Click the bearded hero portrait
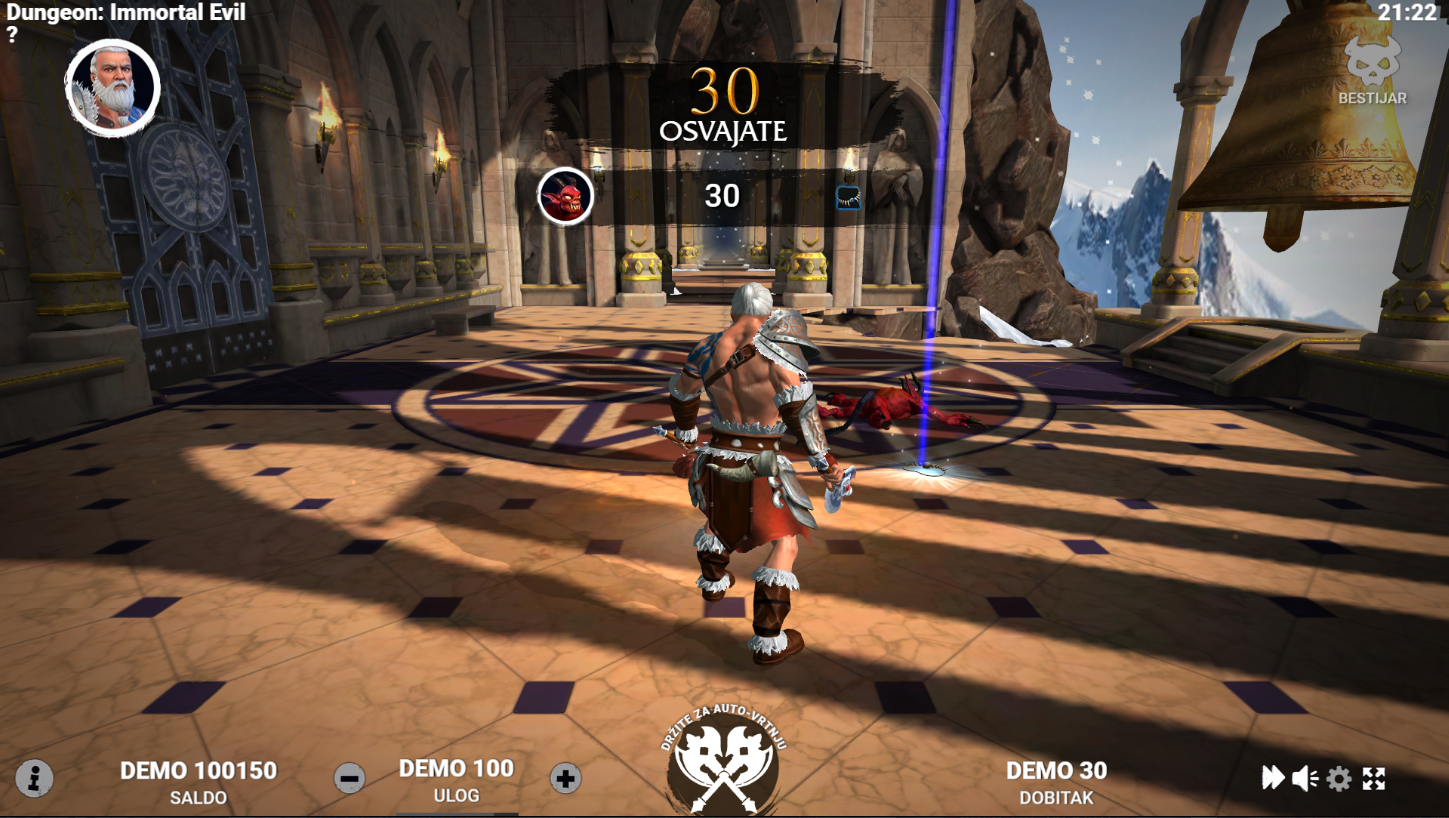1449x818 pixels. point(113,88)
